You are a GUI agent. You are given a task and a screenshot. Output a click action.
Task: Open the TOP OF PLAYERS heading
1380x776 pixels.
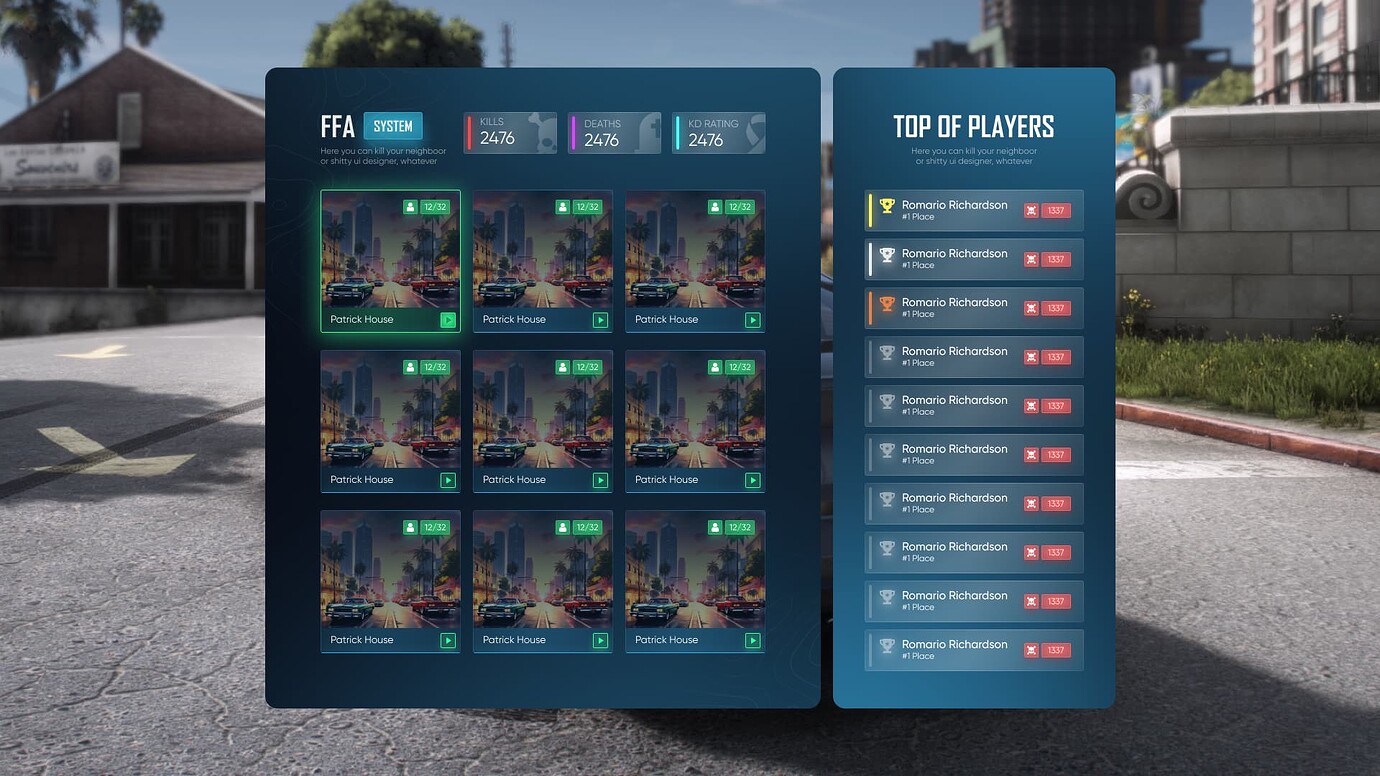coord(973,127)
